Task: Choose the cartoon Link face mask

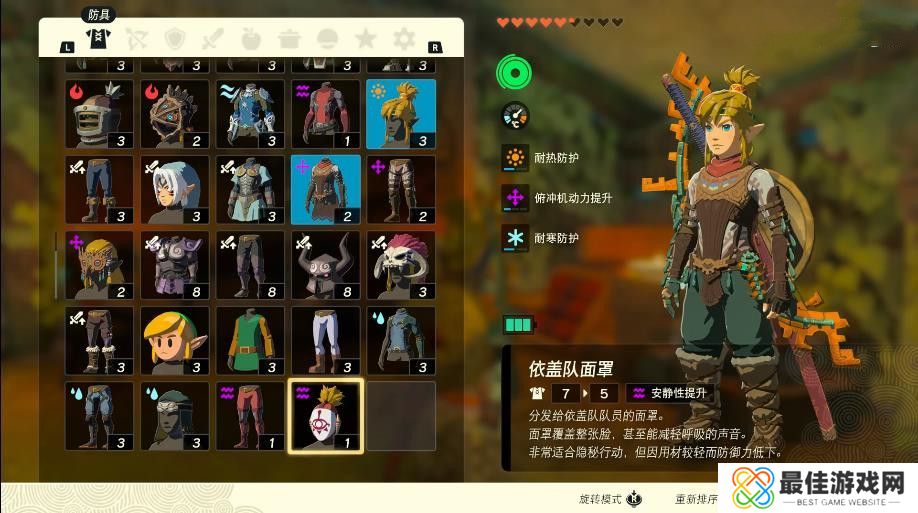Action: coord(175,340)
